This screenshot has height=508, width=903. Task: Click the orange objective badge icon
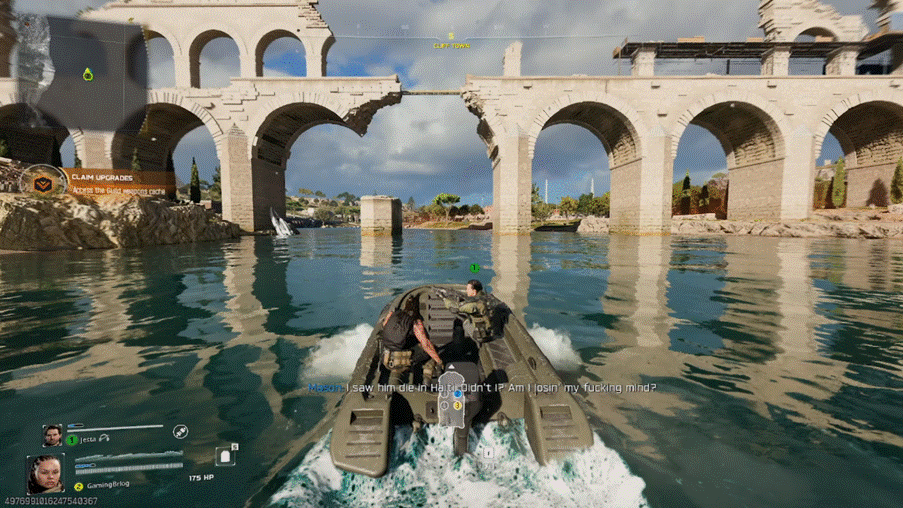pos(42,183)
